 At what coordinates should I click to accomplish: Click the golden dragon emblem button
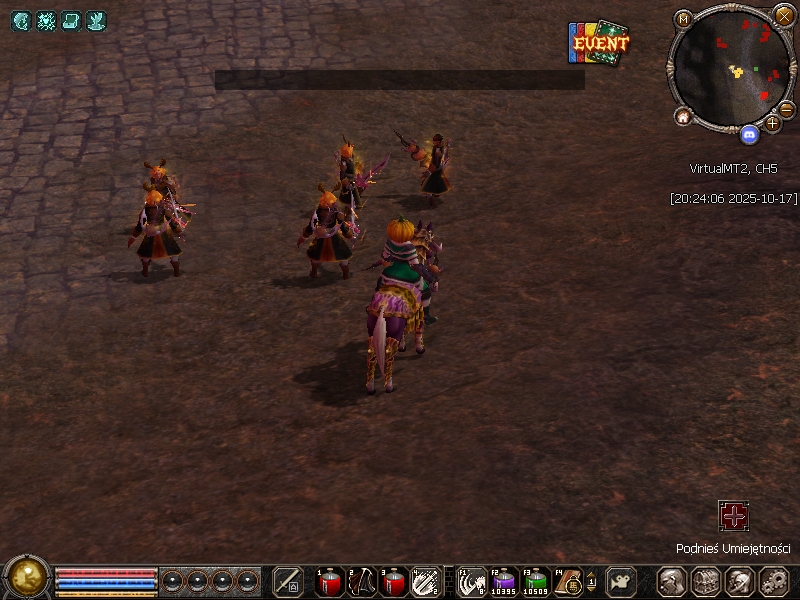[x=27, y=577]
